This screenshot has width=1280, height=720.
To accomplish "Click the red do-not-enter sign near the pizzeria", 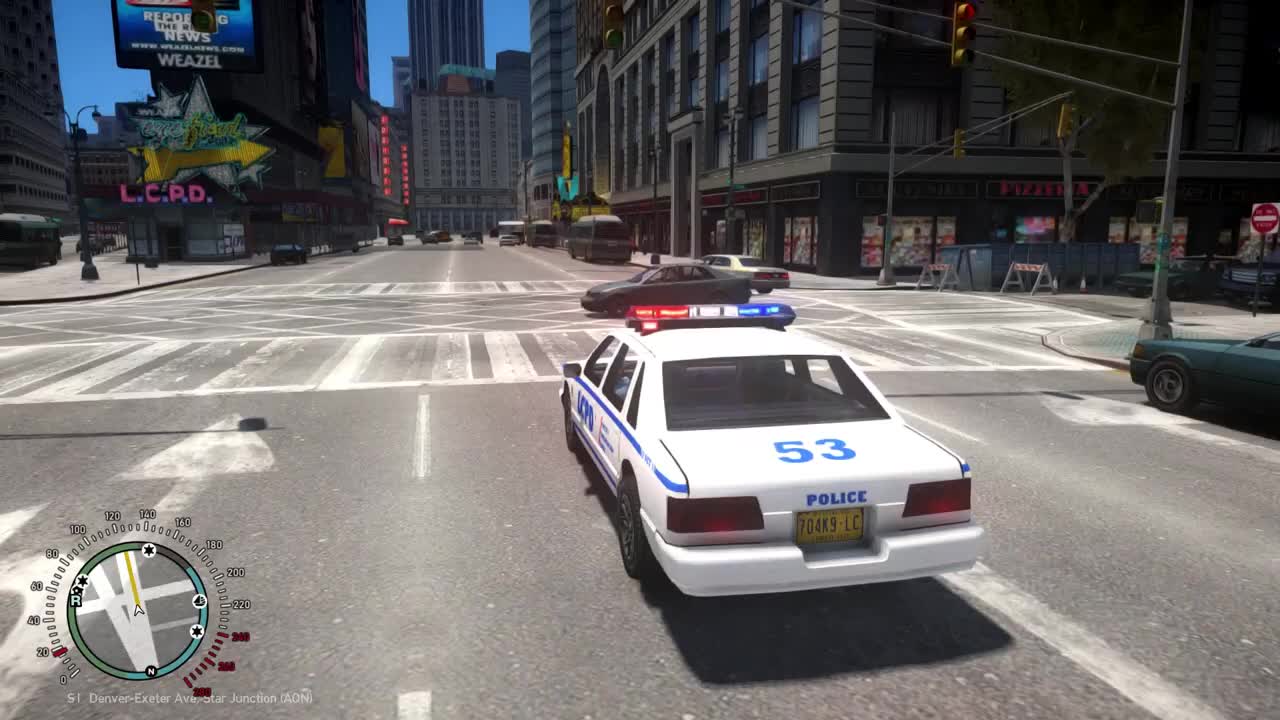I will pyautogui.click(x=1263, y=218).
